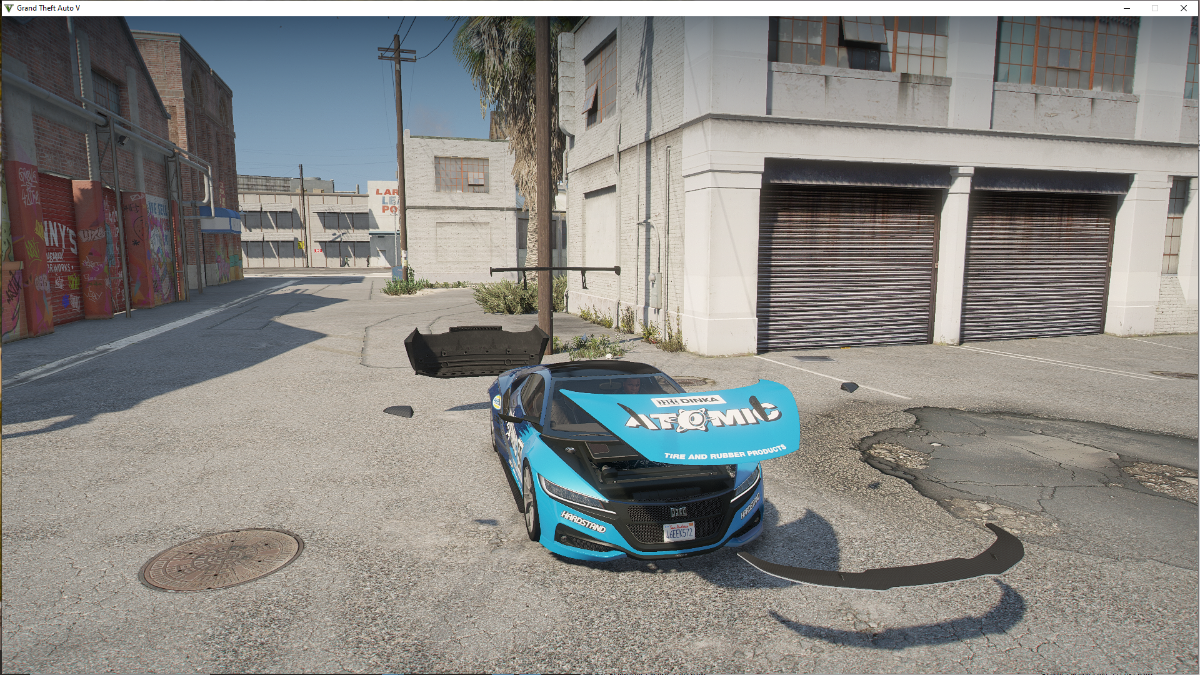
Task: Close the Grand Theft Auto V window
Action: click(x=1183, y=8)
